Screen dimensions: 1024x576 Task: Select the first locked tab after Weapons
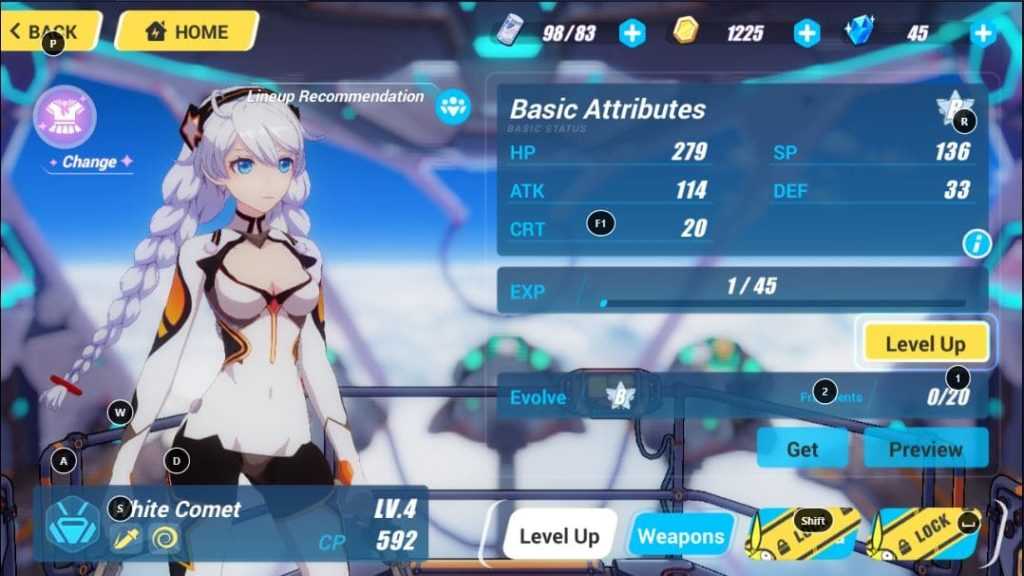coord(804,534)
